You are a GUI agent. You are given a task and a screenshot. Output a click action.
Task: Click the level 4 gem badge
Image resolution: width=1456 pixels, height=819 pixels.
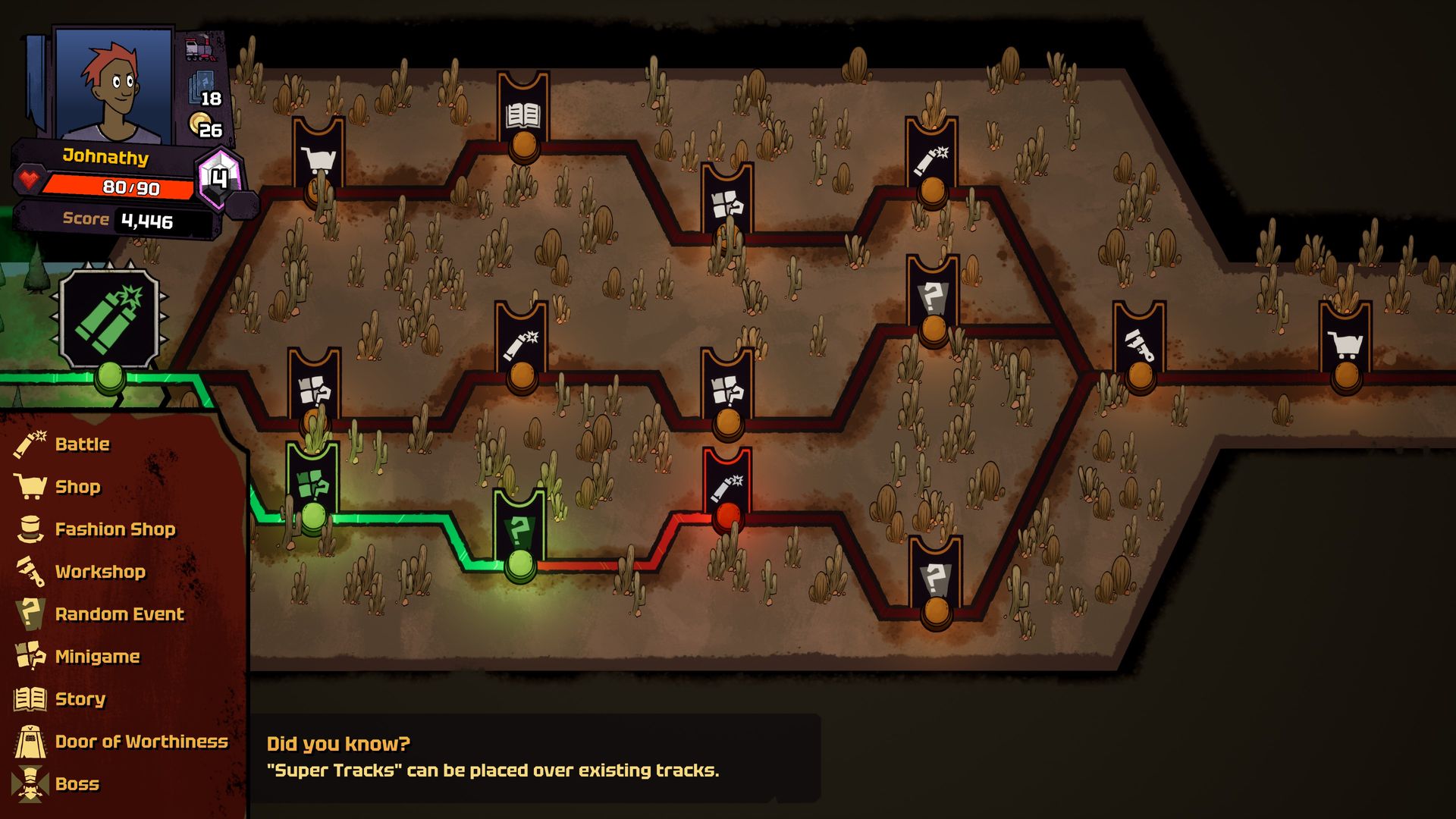click(219, 179)
